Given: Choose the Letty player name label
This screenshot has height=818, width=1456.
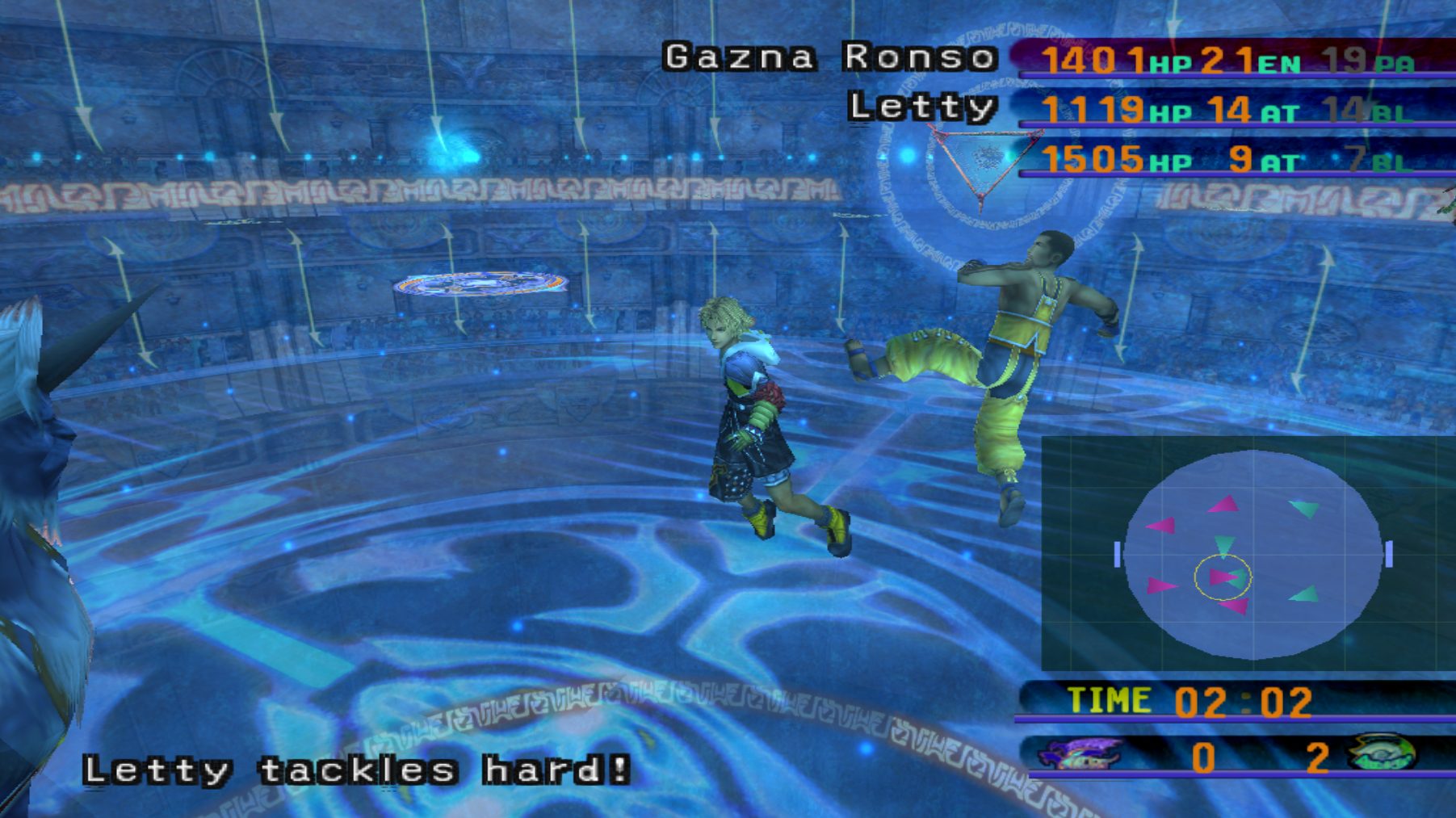Looking at the screenshot, I should point(921,107).
